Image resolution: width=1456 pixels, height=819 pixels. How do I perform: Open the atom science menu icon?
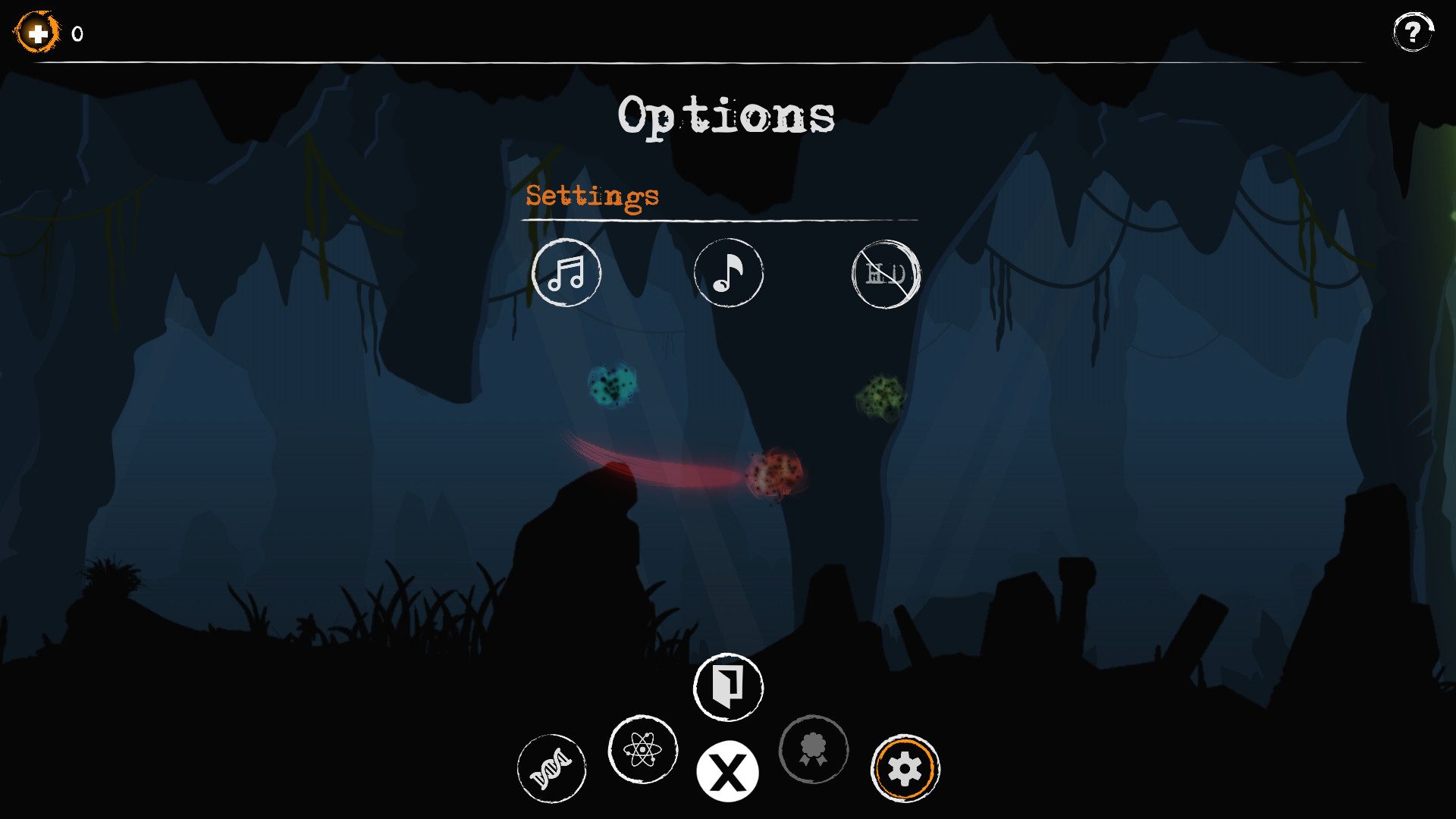642,749
